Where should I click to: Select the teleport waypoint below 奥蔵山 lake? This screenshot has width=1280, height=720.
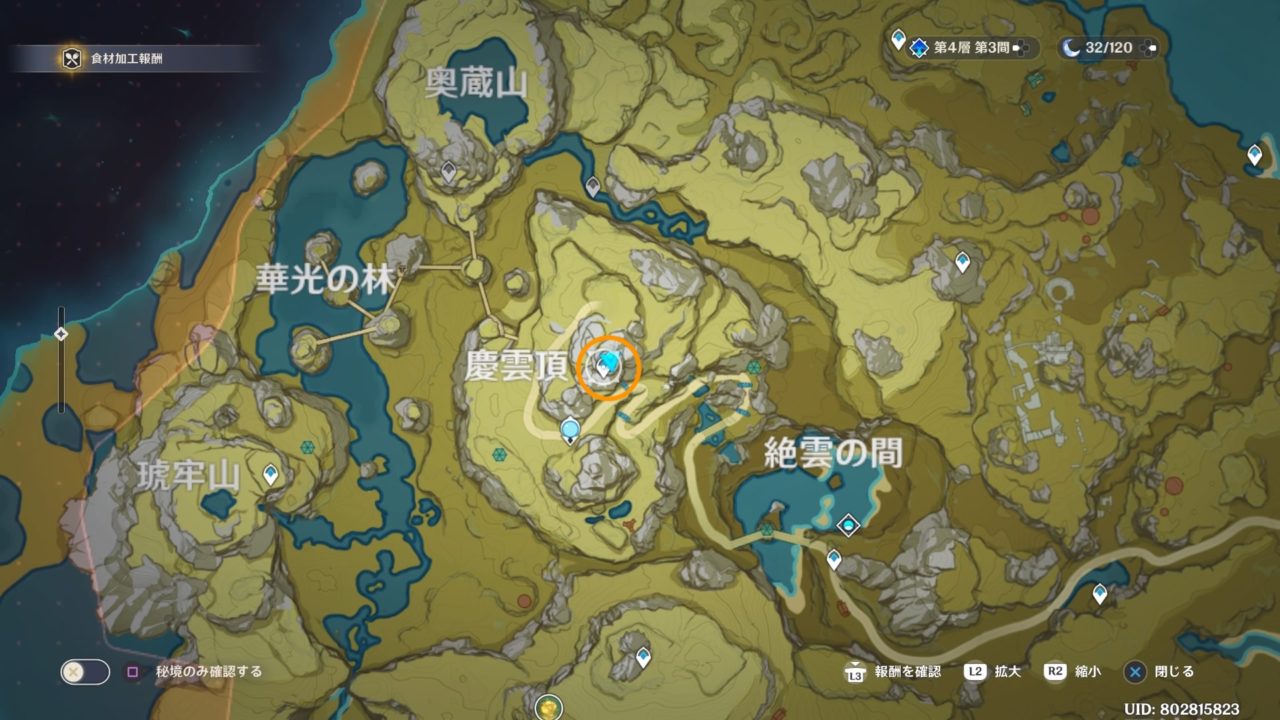(449, 172)
